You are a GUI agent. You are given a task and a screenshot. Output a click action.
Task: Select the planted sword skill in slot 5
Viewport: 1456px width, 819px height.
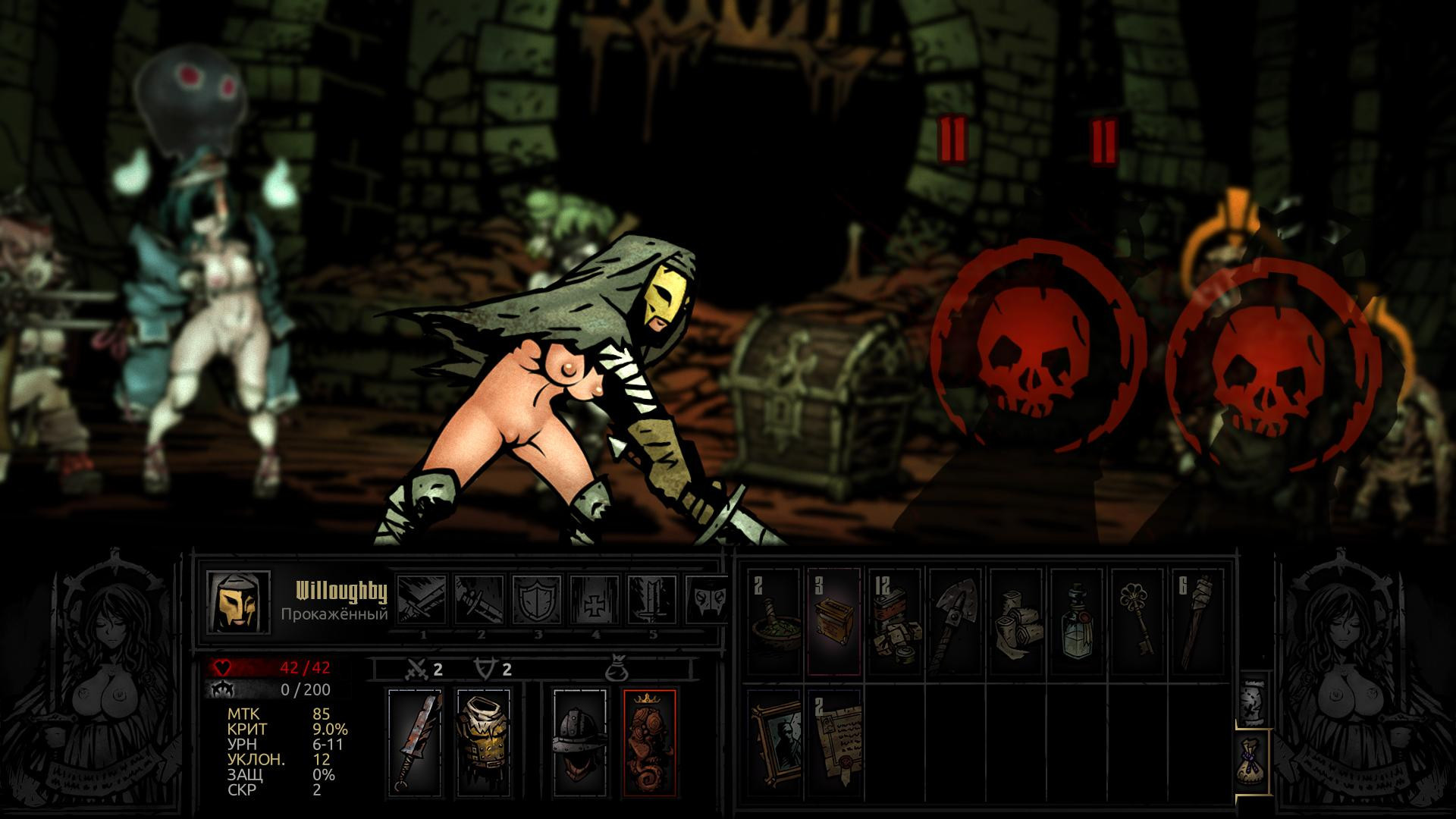(x=652, y=601)
